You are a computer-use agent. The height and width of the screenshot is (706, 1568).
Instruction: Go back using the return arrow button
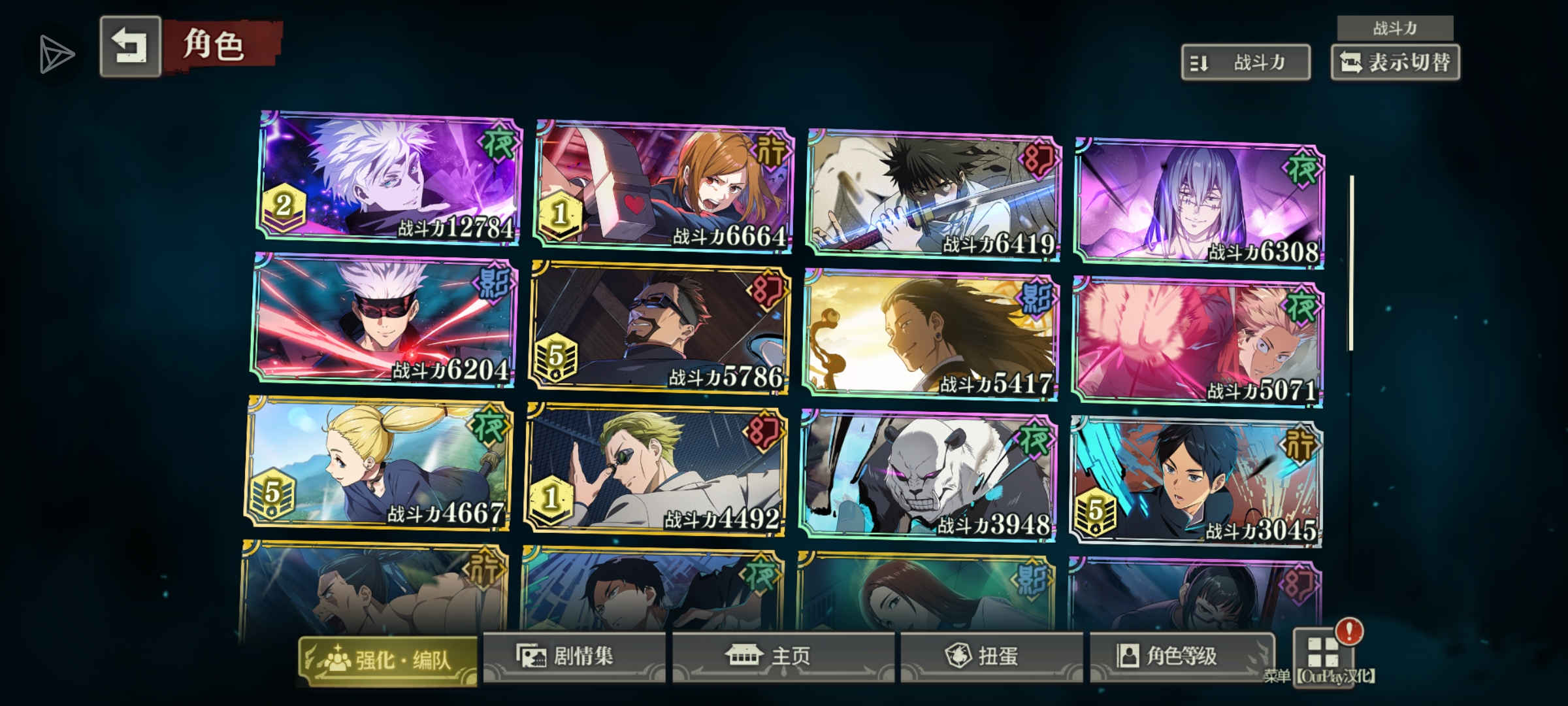[130, 47]
